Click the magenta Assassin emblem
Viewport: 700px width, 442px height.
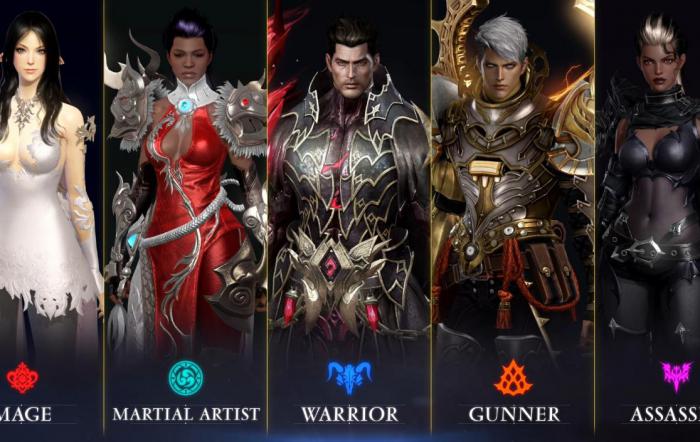(676, 376)
